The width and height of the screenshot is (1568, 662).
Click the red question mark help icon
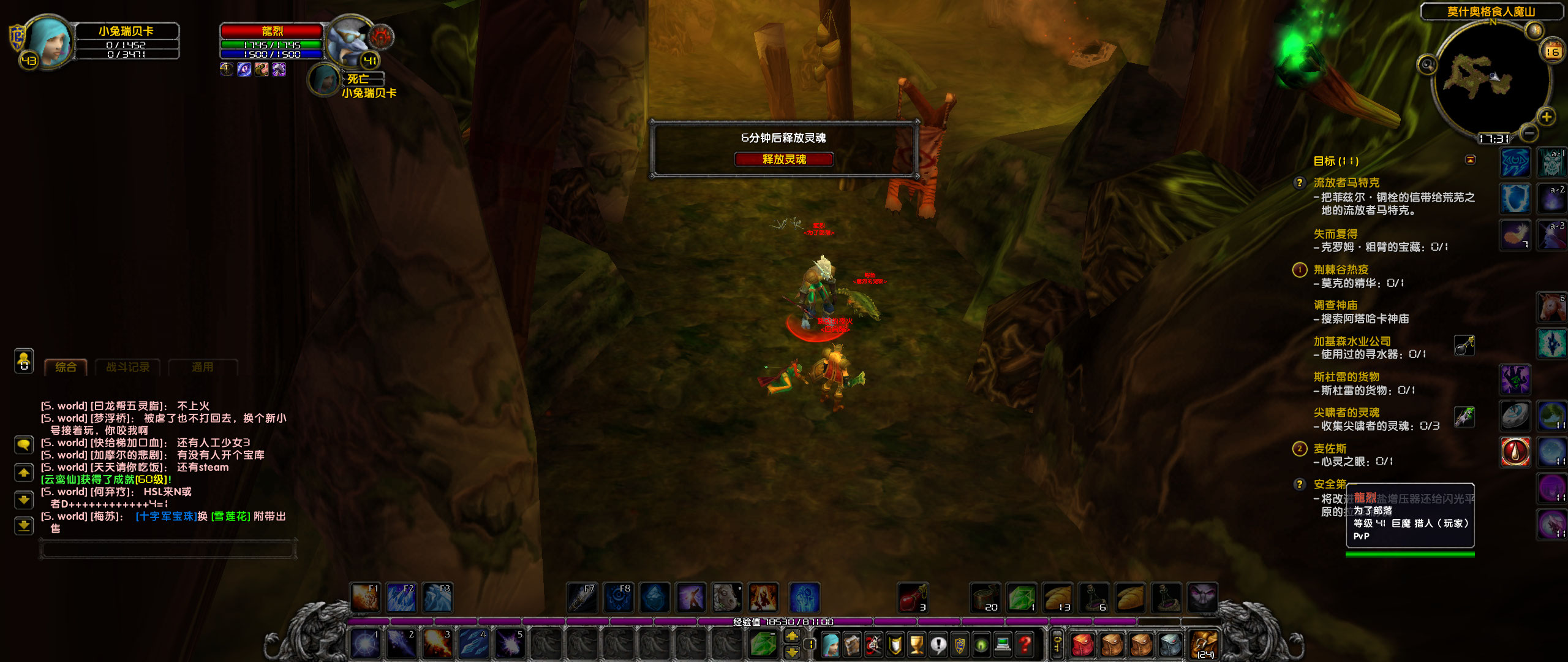[x=1025, y=644]
